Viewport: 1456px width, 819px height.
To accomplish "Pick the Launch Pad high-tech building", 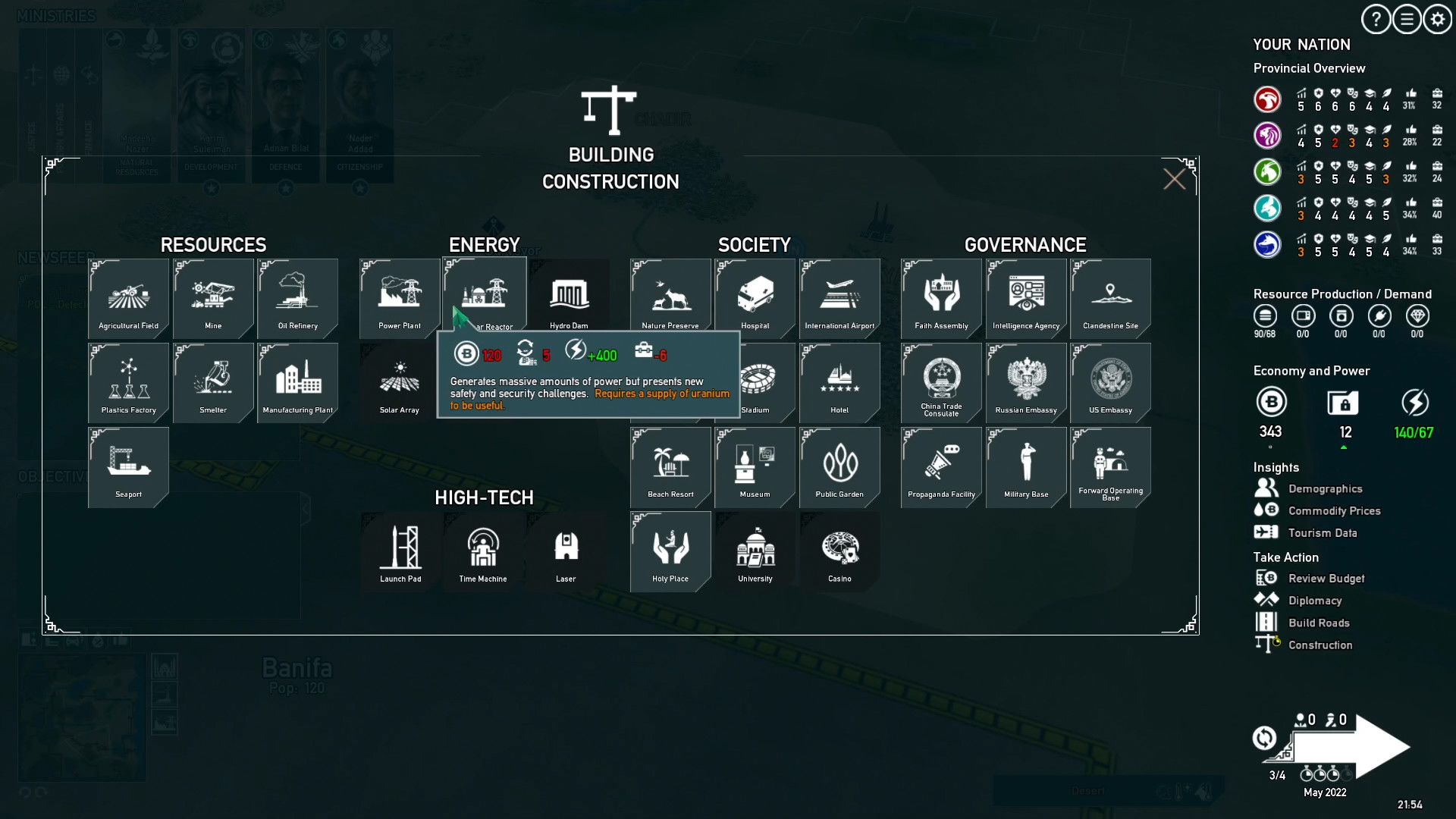I will coord(398,551).
